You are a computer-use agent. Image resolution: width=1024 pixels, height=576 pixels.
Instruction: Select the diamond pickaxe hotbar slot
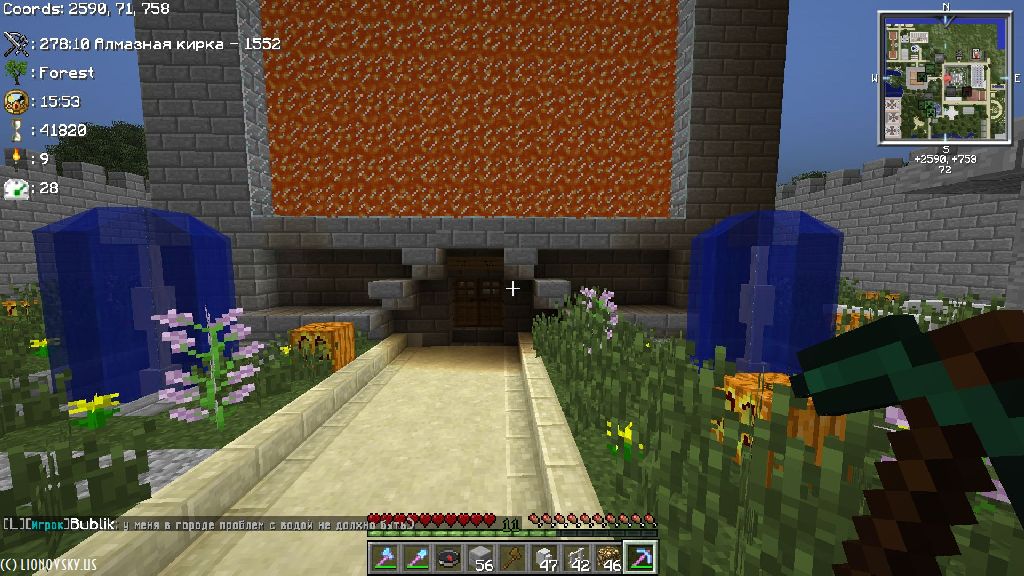640,557
